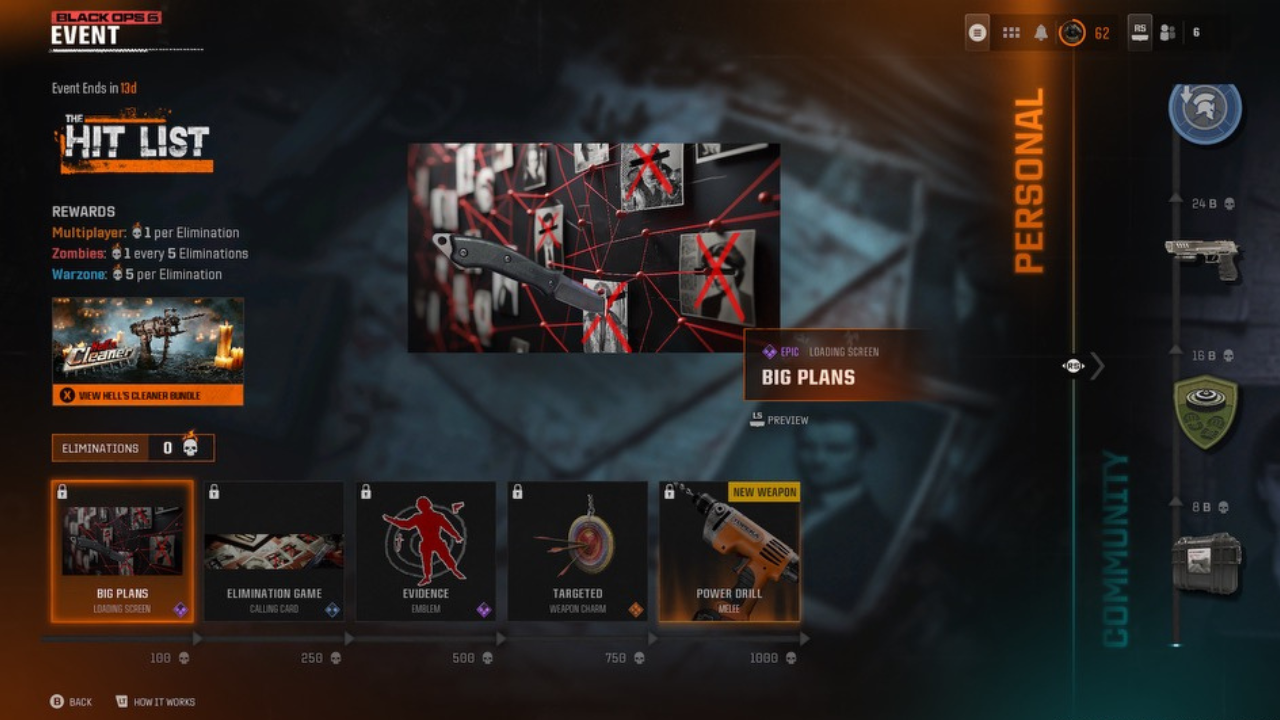Open the player level 62 profile icon
Image resolution: width=1280 pixels, height=720 pixels.
coord(1073,33)
